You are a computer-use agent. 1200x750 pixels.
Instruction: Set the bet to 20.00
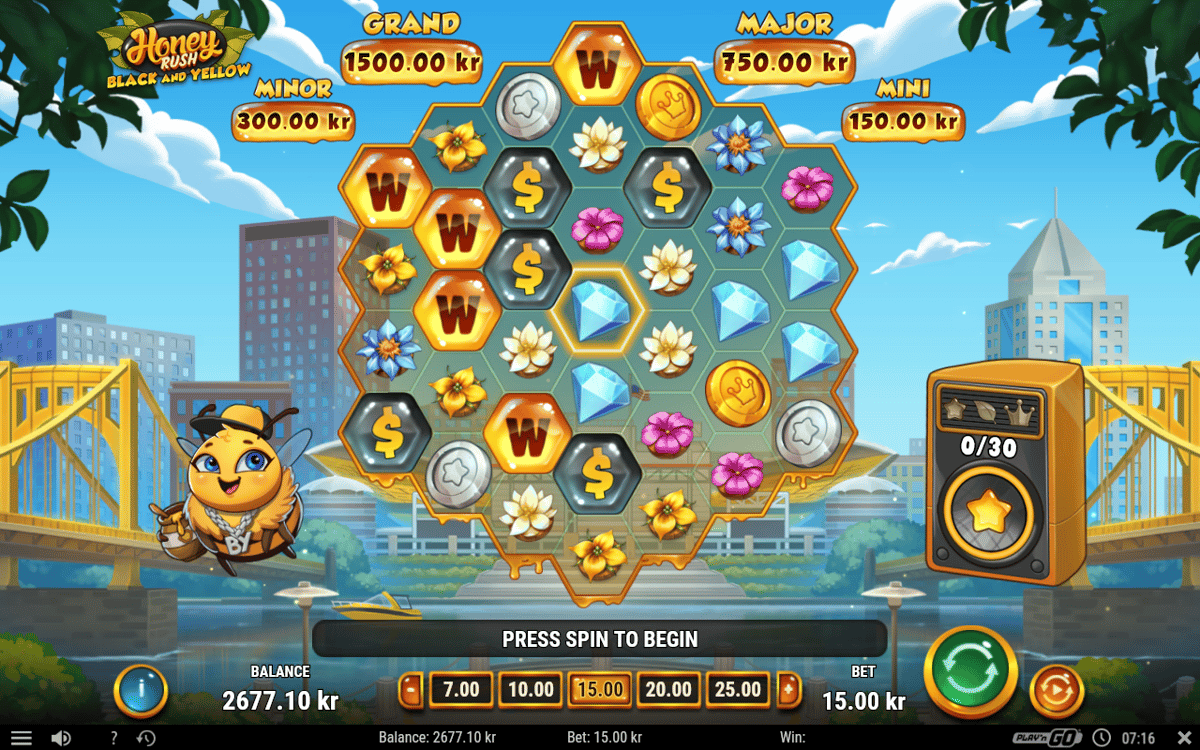click(669, 689)
